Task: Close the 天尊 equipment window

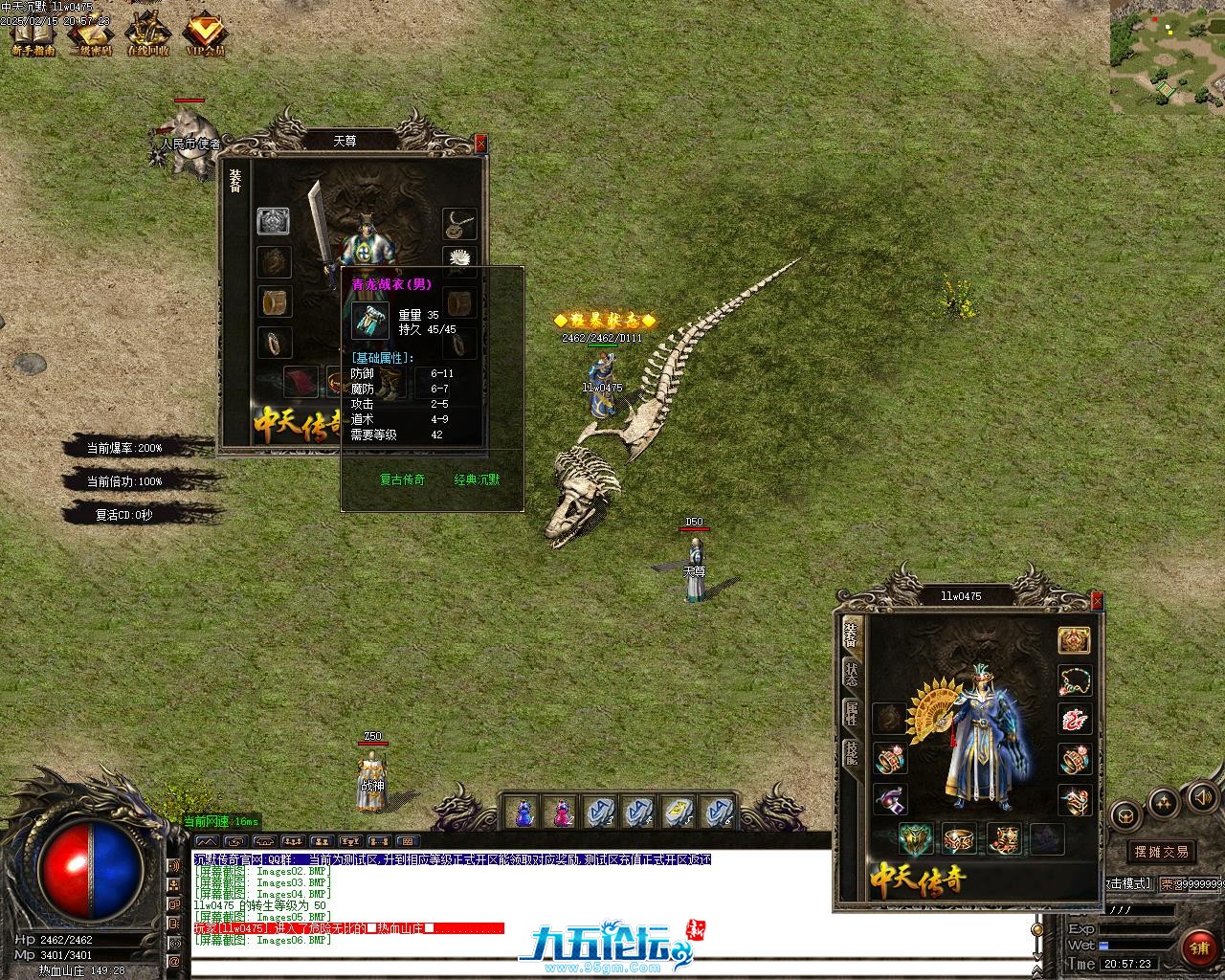Action: coord(480,144)
